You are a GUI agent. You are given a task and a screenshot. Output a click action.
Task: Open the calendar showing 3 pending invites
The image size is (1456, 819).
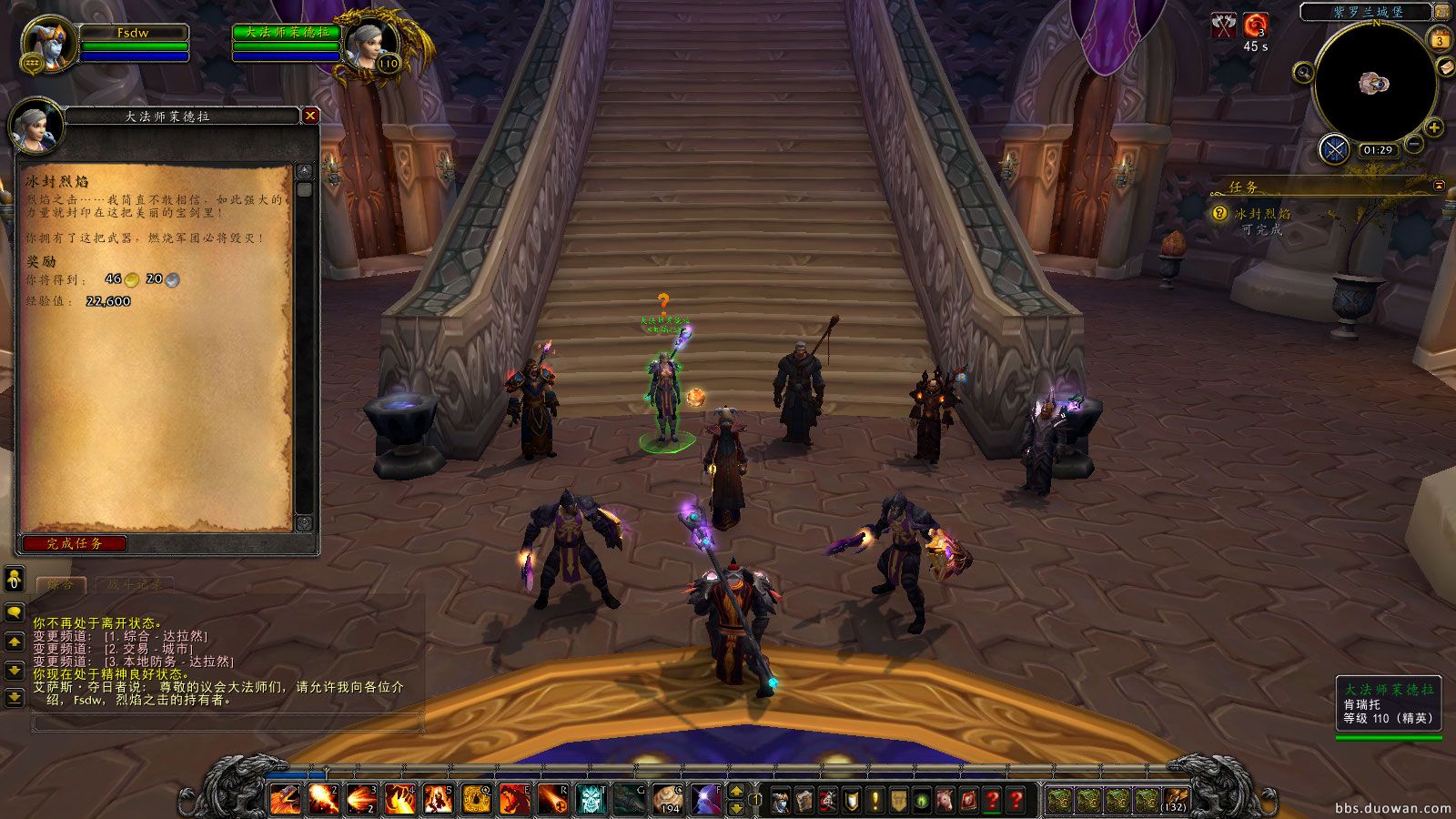coord(1440,40)
